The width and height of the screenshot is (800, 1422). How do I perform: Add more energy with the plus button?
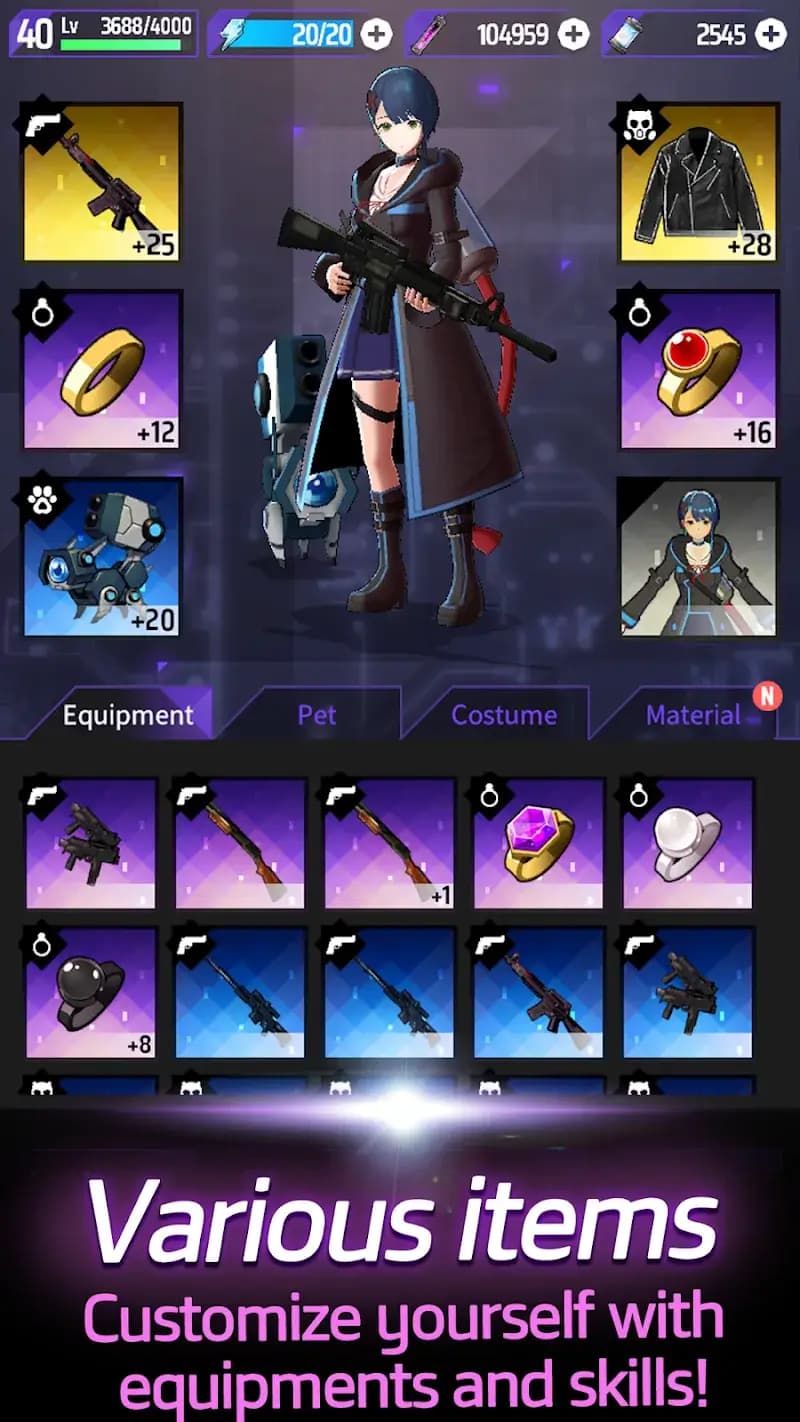pyautogui.click(x=376, y=35)
